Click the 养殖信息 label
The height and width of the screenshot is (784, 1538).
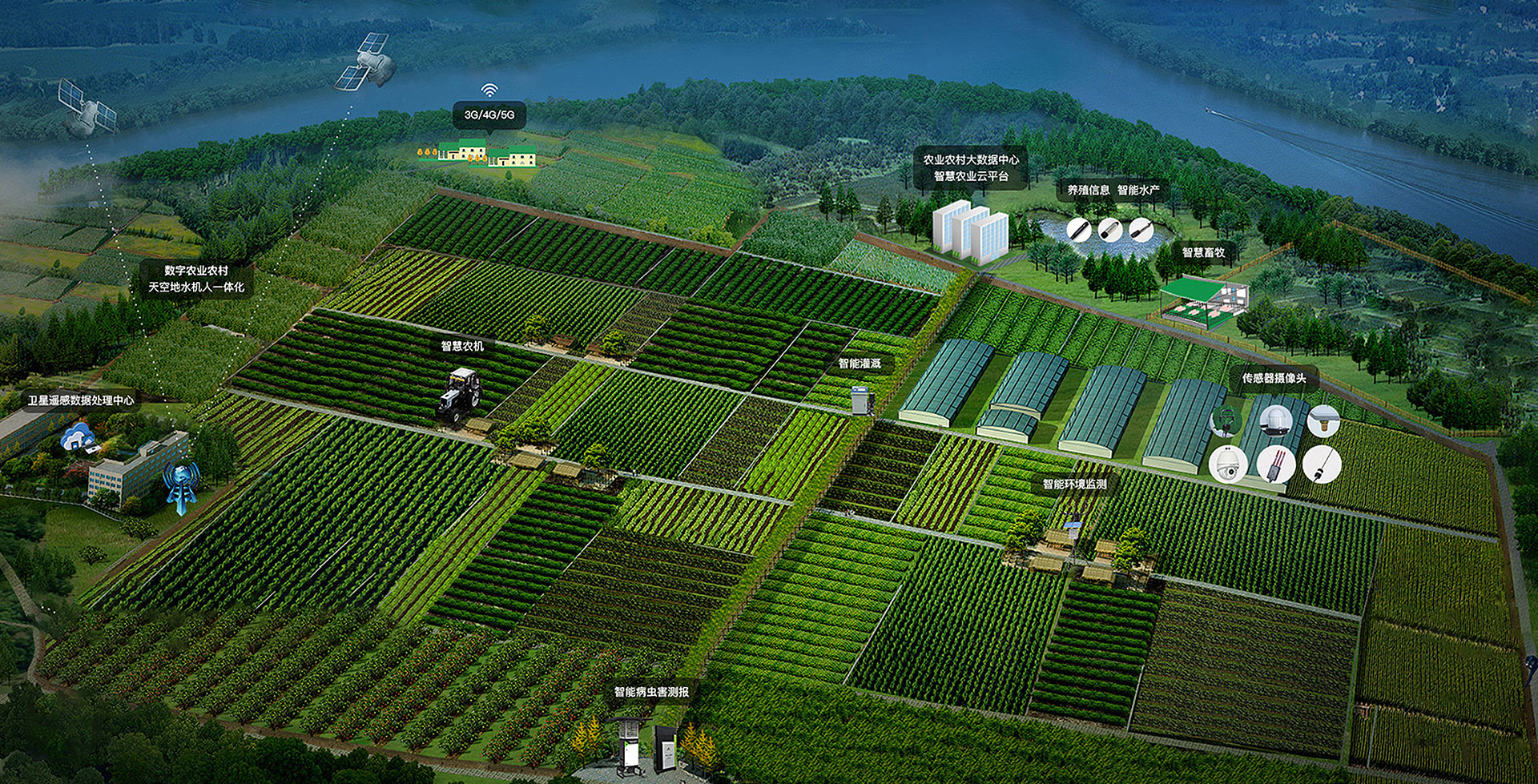pos(1089,191)
